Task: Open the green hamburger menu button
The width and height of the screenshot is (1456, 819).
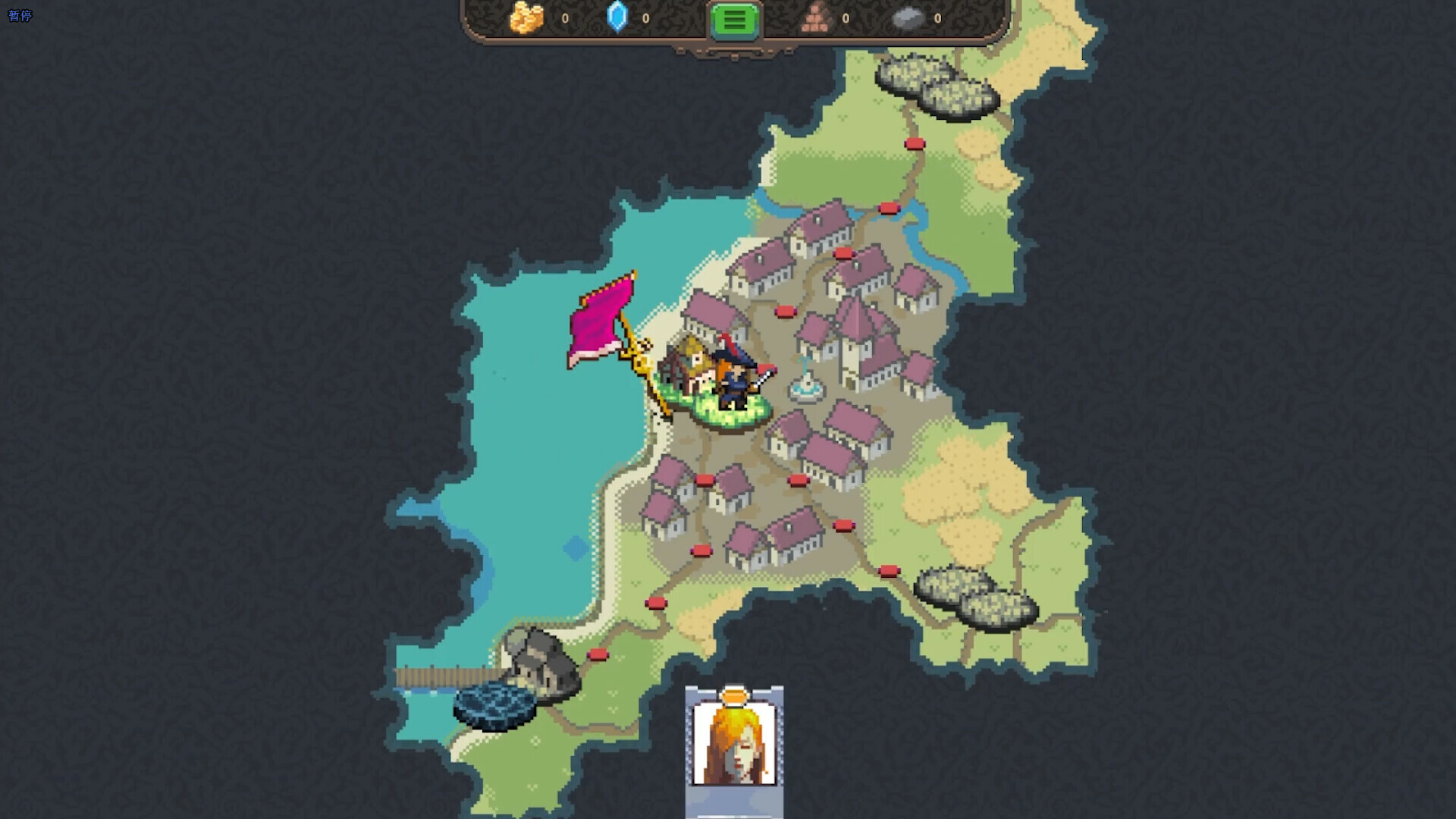Action: [733, 20]
